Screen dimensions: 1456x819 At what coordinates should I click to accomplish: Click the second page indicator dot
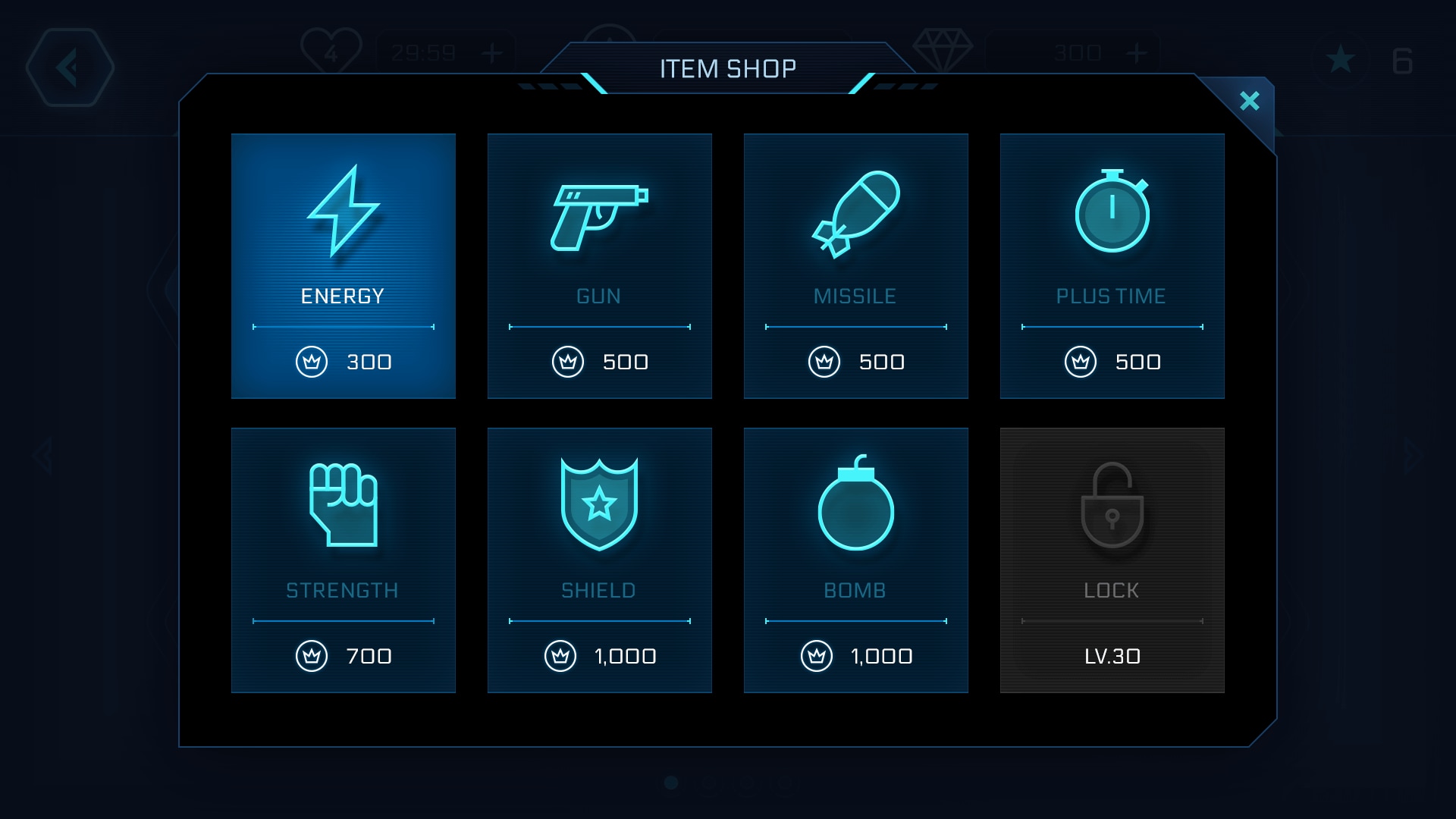(710, 783)
